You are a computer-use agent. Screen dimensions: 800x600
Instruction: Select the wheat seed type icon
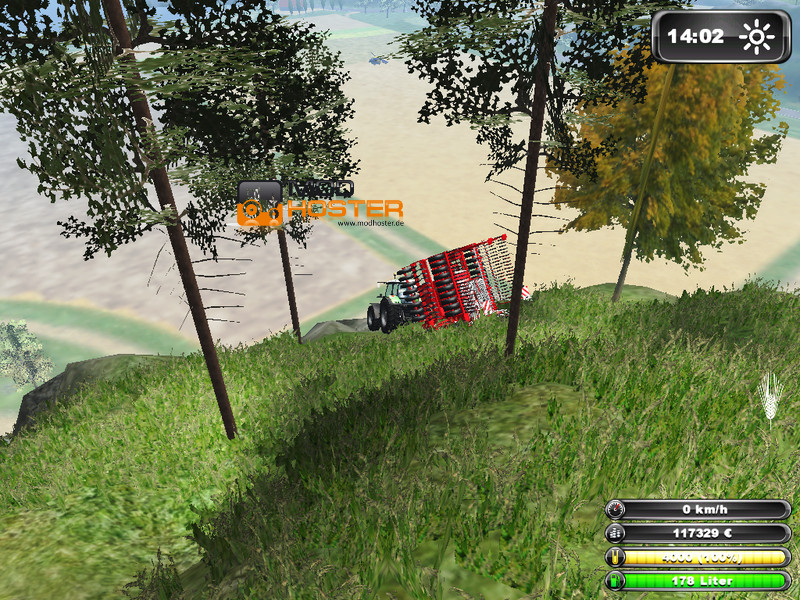click(769, 397)
